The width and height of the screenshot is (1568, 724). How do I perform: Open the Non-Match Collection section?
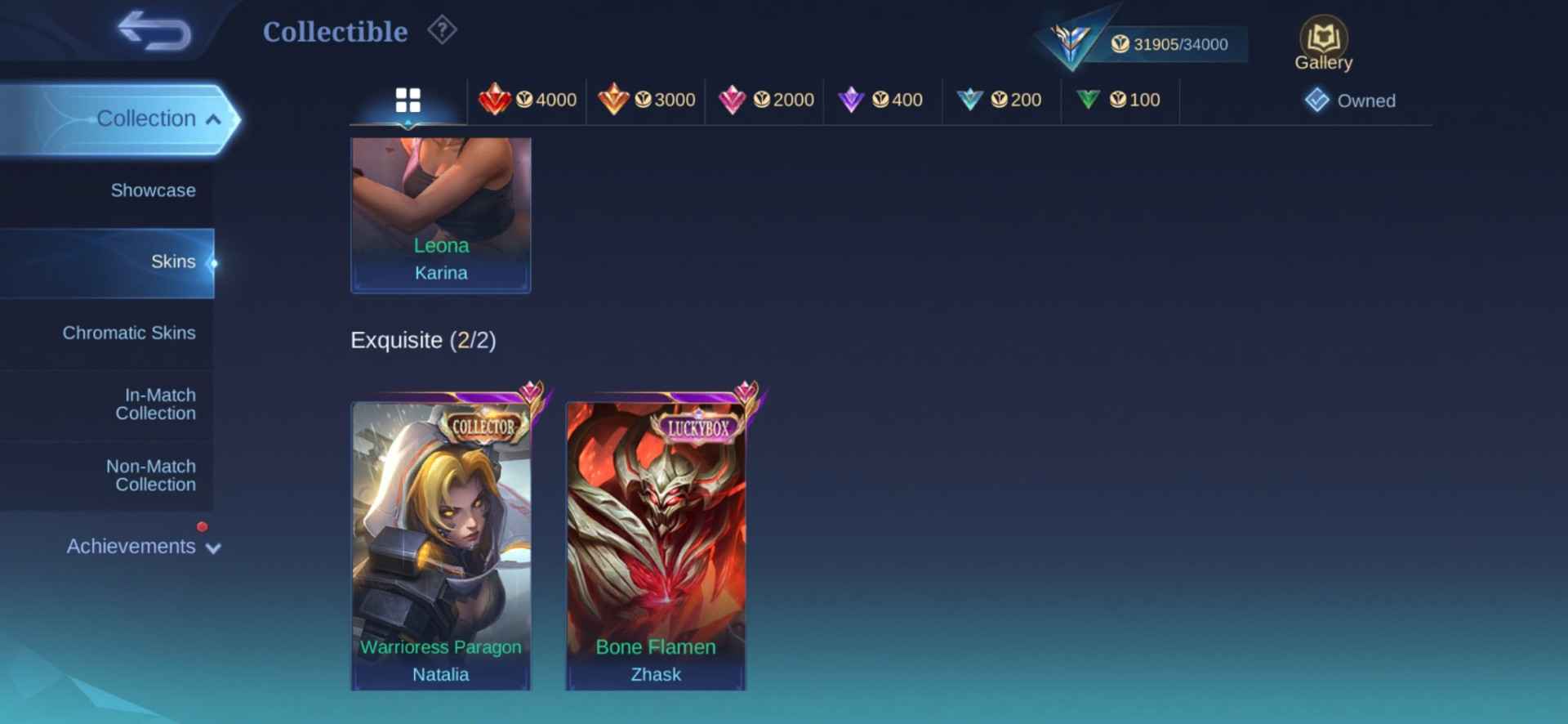pos(150,475)
